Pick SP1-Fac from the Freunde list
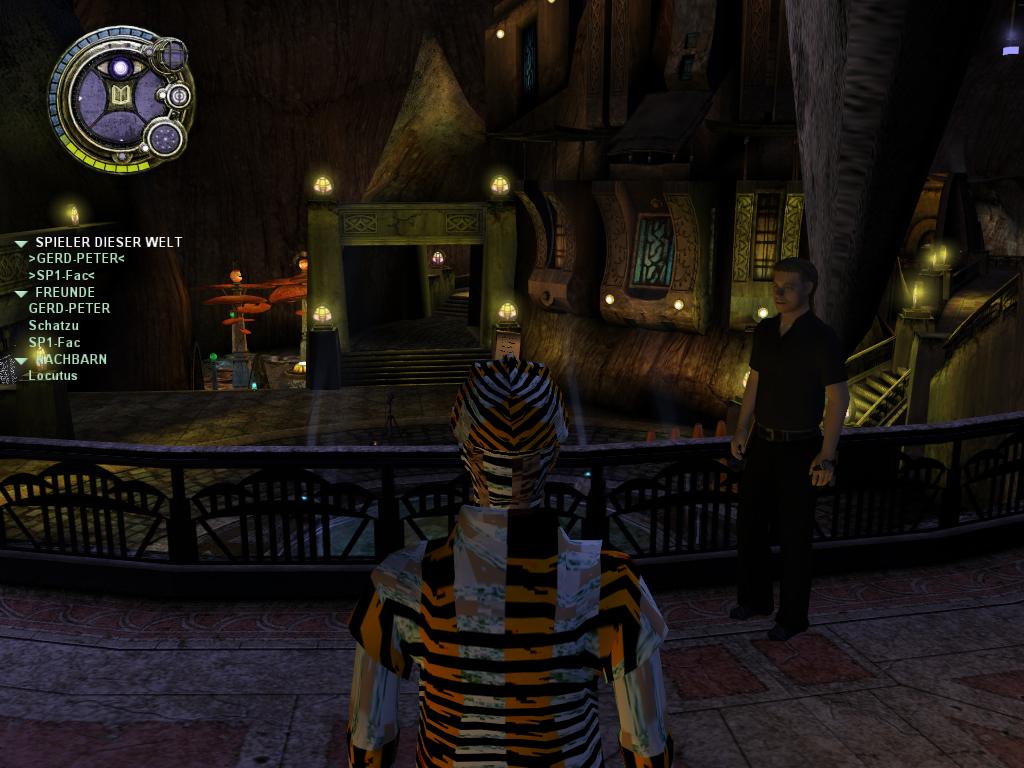The image size is (1024, 768). coord(54,342)
